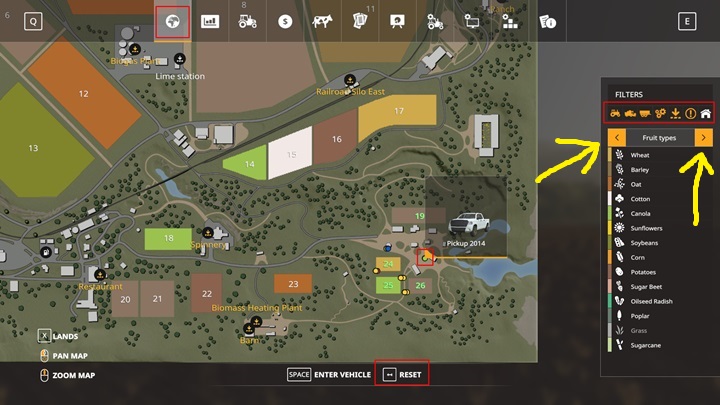
Task: Show next filter category with right arrow
Action: 704,137
